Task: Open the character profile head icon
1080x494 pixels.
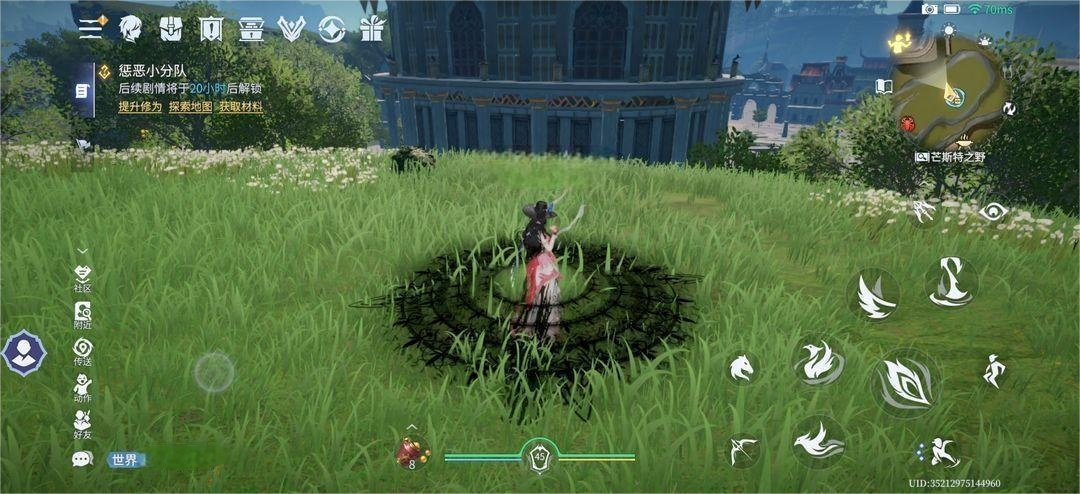Action: click(x=131, y=28)
